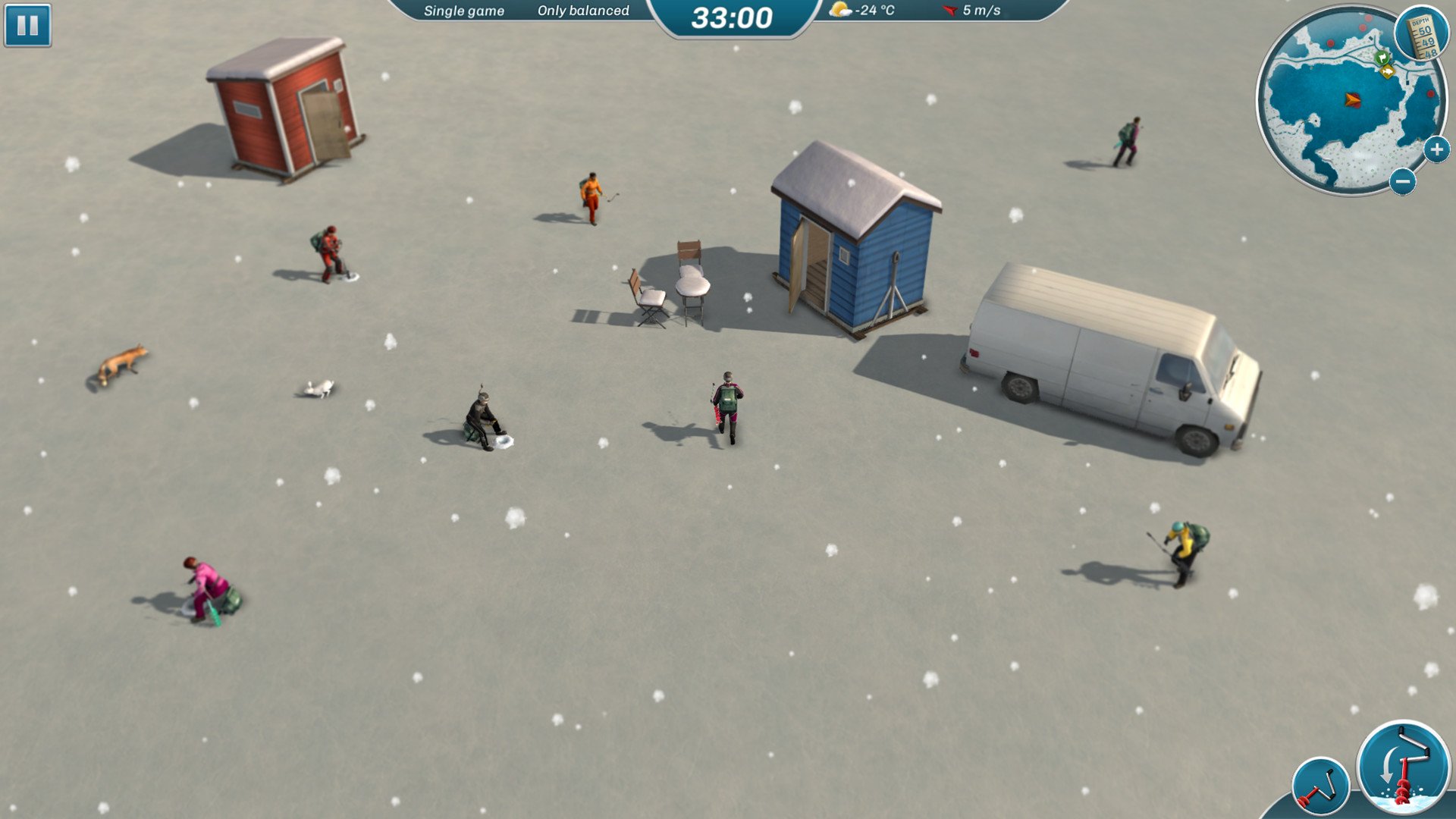Zoom in the minimap with the plus button
This screenshot has width=1456, height=819.
coord(1436,150)
